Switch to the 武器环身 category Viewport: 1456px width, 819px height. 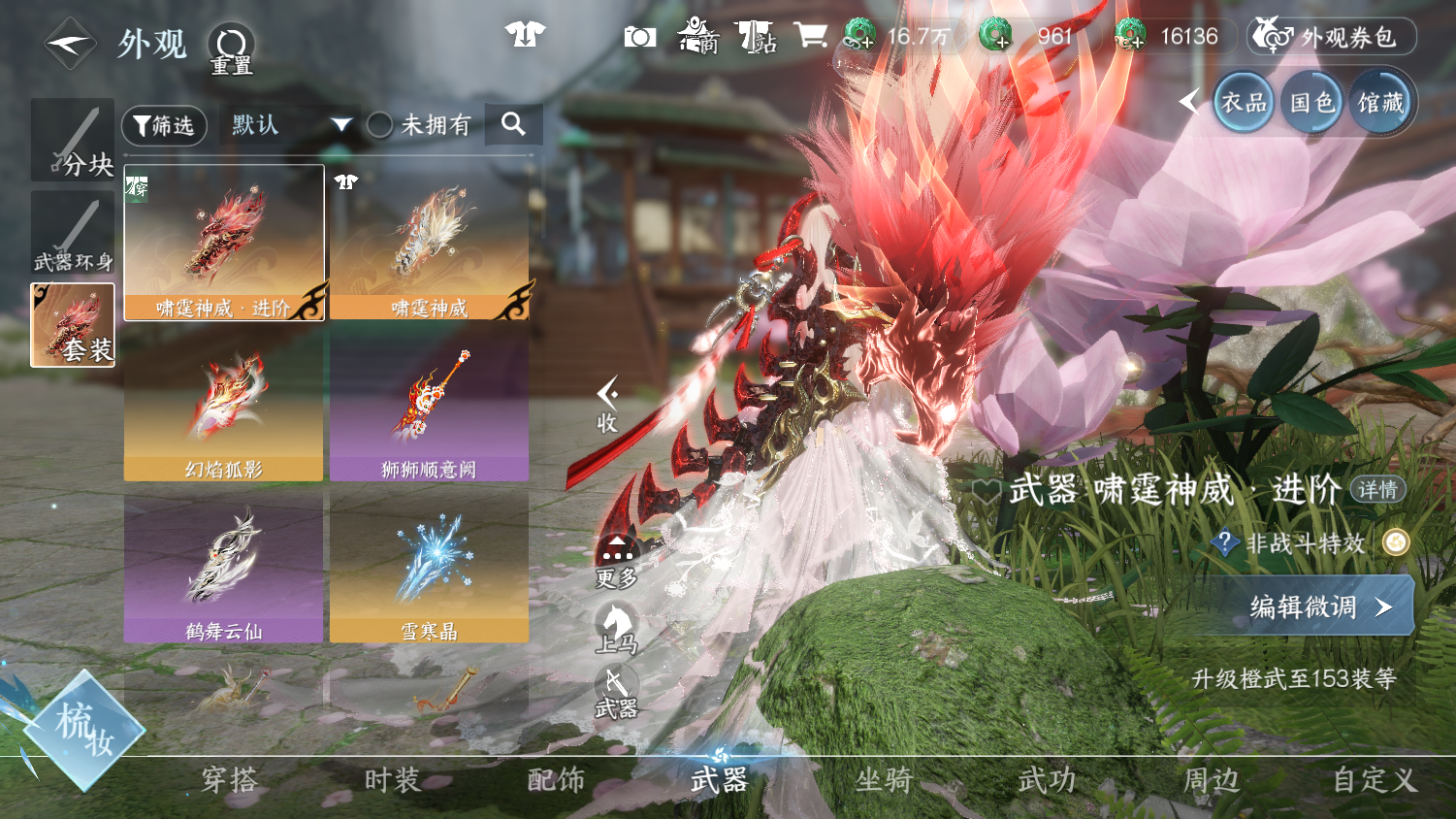coord(73,233)
